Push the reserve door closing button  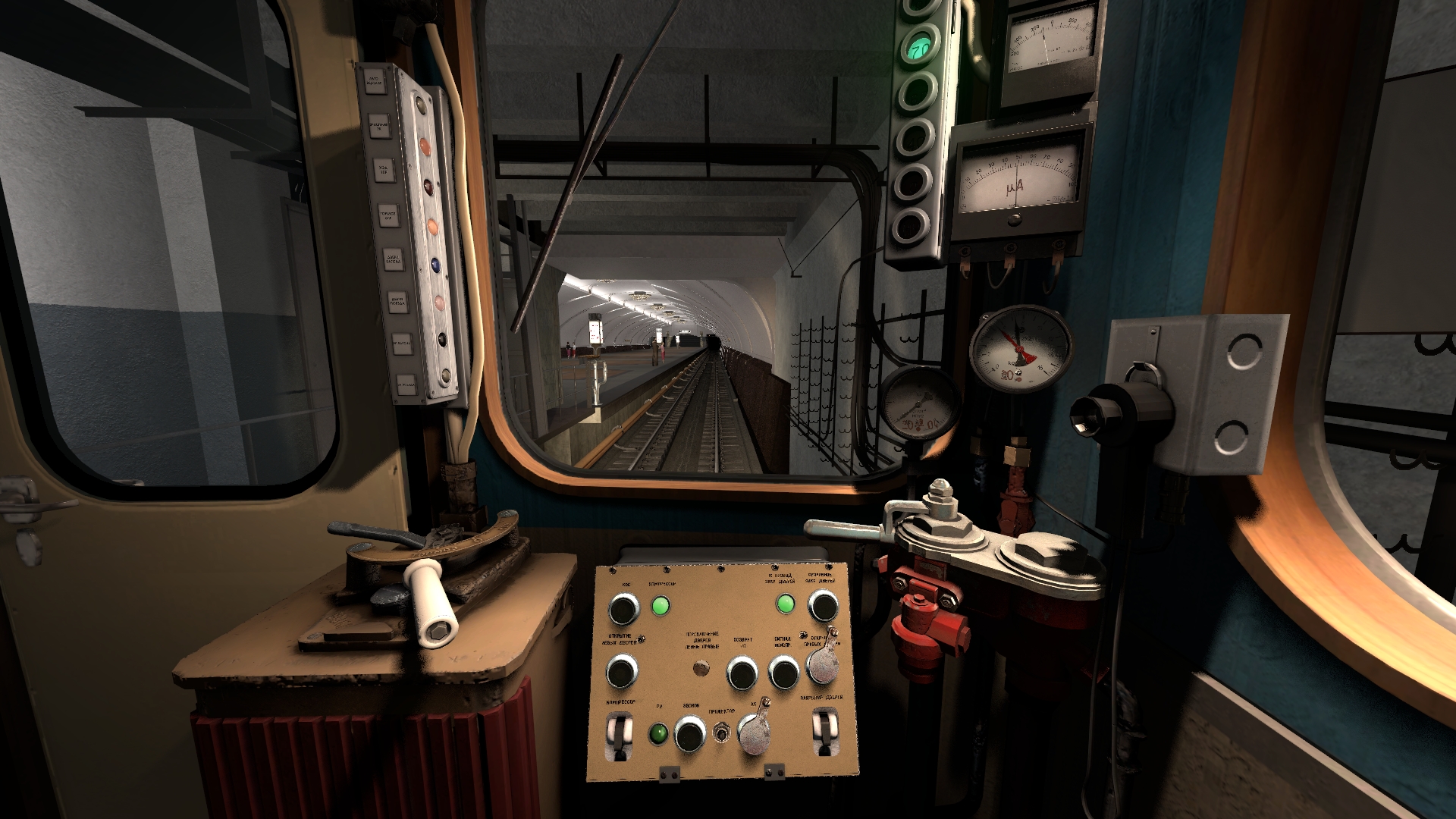822,606
